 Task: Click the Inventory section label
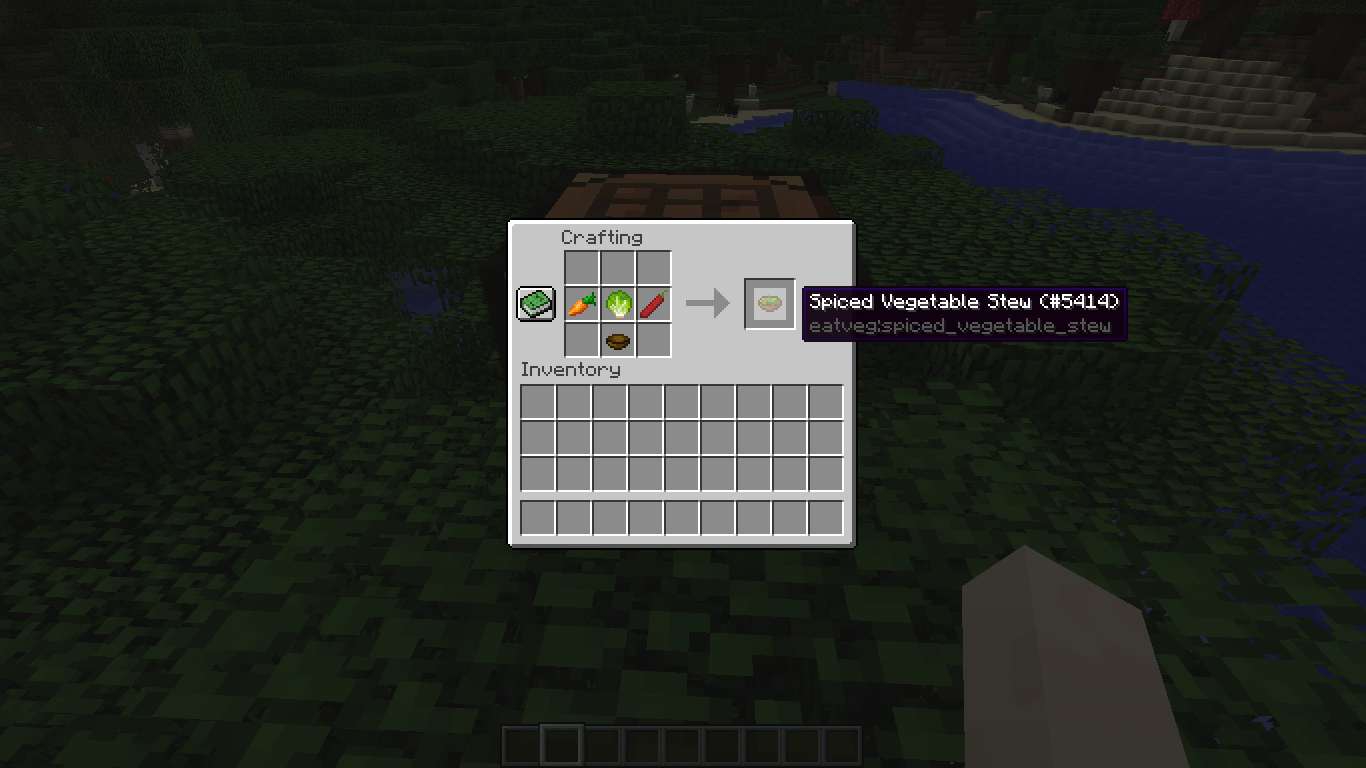(571, 369)
